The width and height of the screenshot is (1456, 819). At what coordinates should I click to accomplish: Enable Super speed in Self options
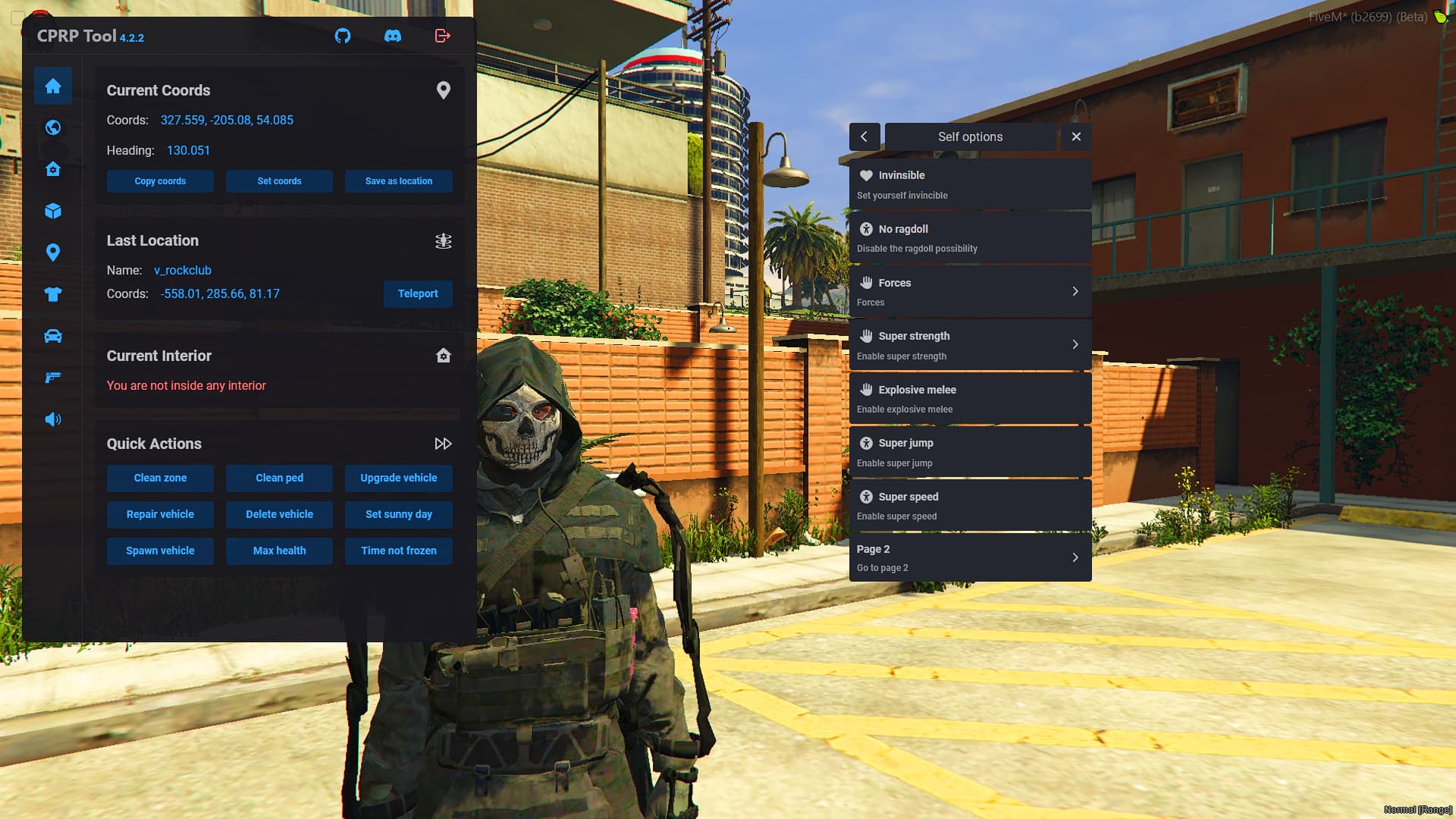point(971,504)
